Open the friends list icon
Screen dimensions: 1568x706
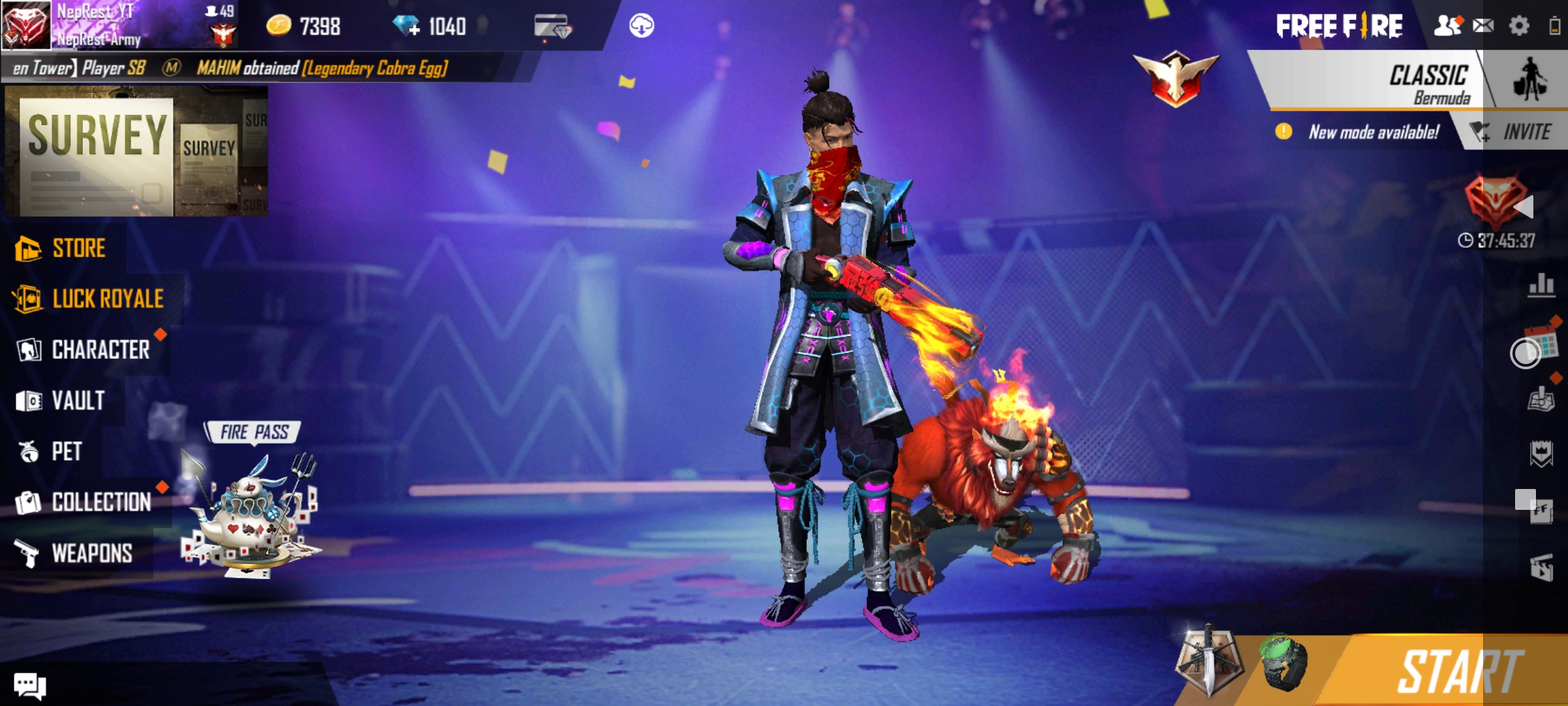pyautogui.click(x=1447, y=26)
